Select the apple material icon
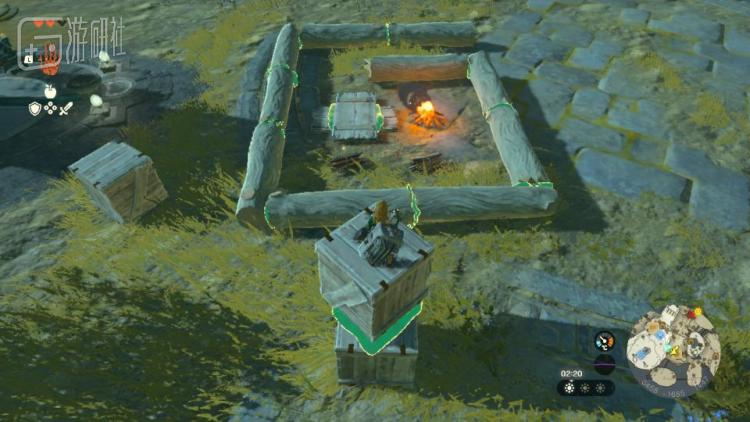Image resolution: width=750 pixels, height=422 pixels. (x=49, y=91)
